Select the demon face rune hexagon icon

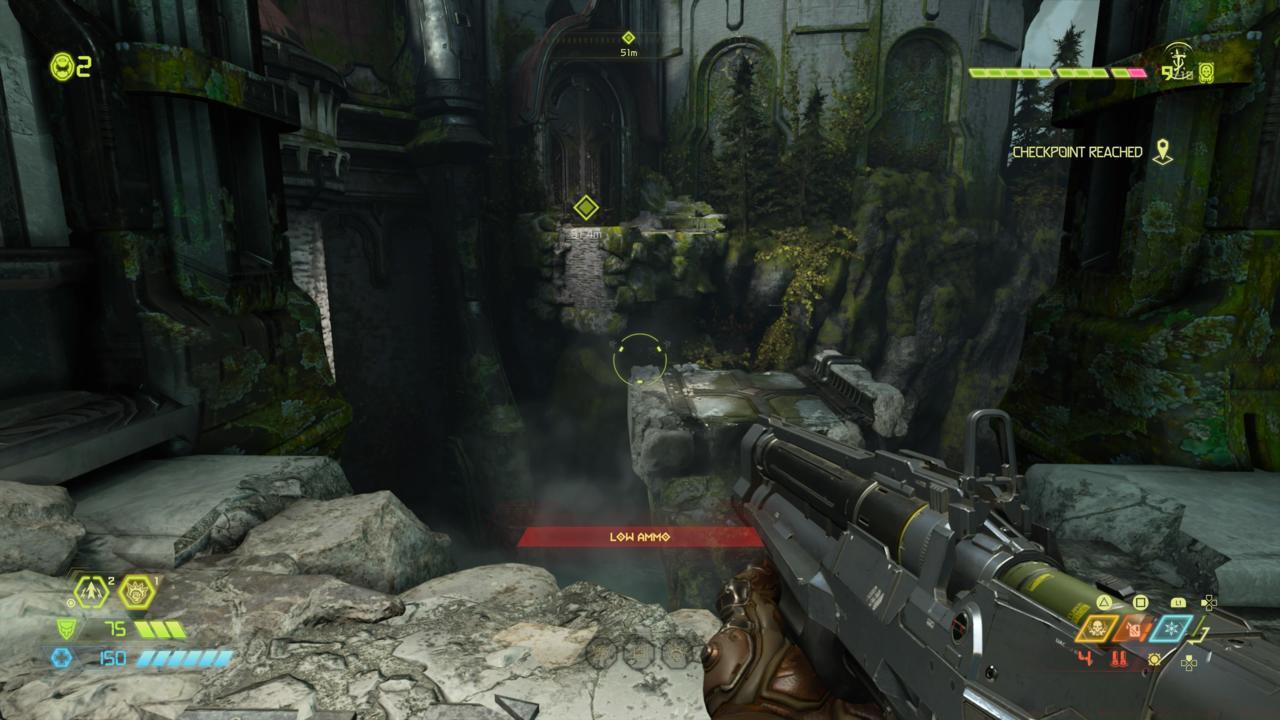(136, 592)
